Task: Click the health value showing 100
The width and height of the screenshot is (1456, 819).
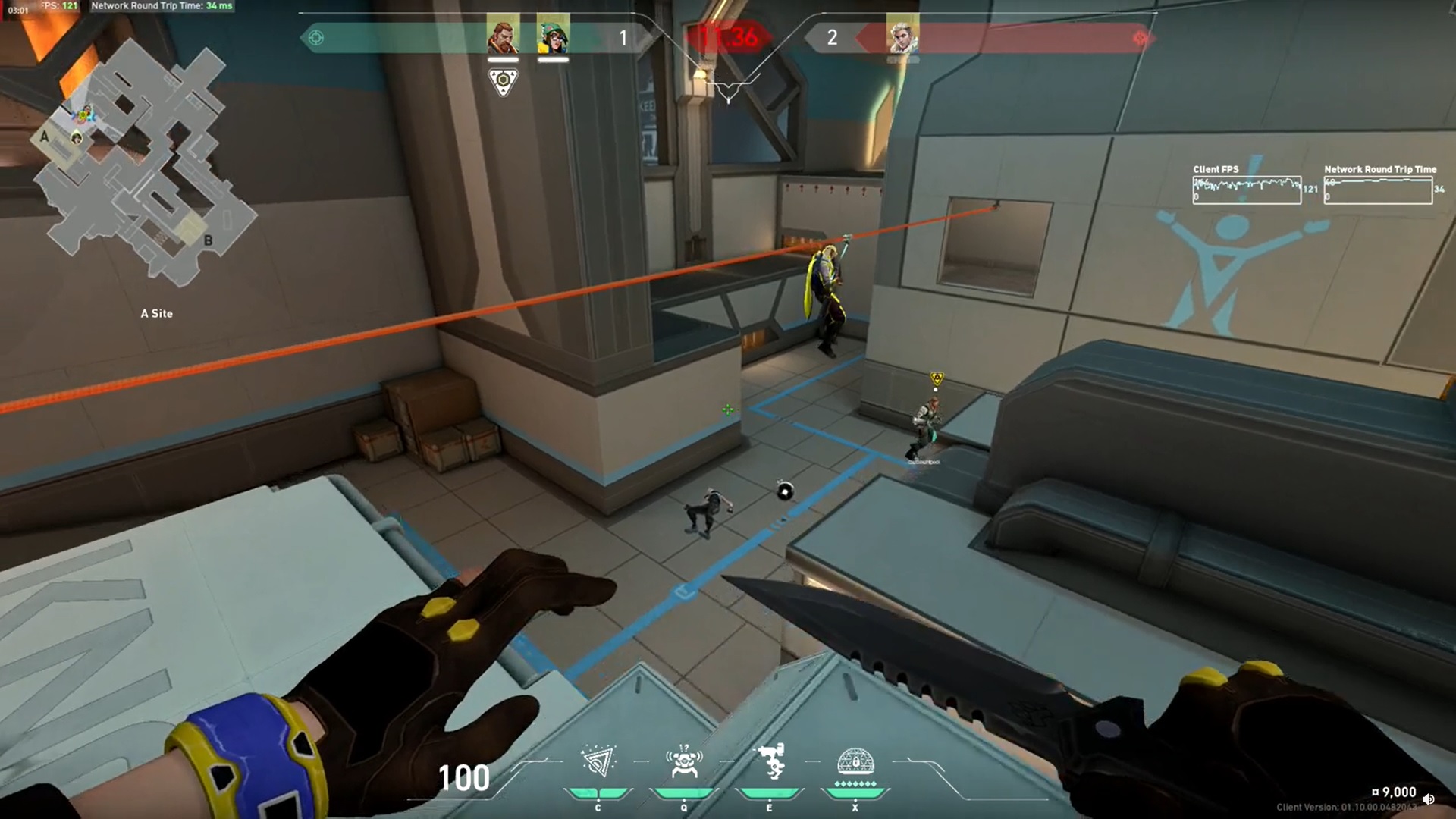Action: tap(463, 777)
